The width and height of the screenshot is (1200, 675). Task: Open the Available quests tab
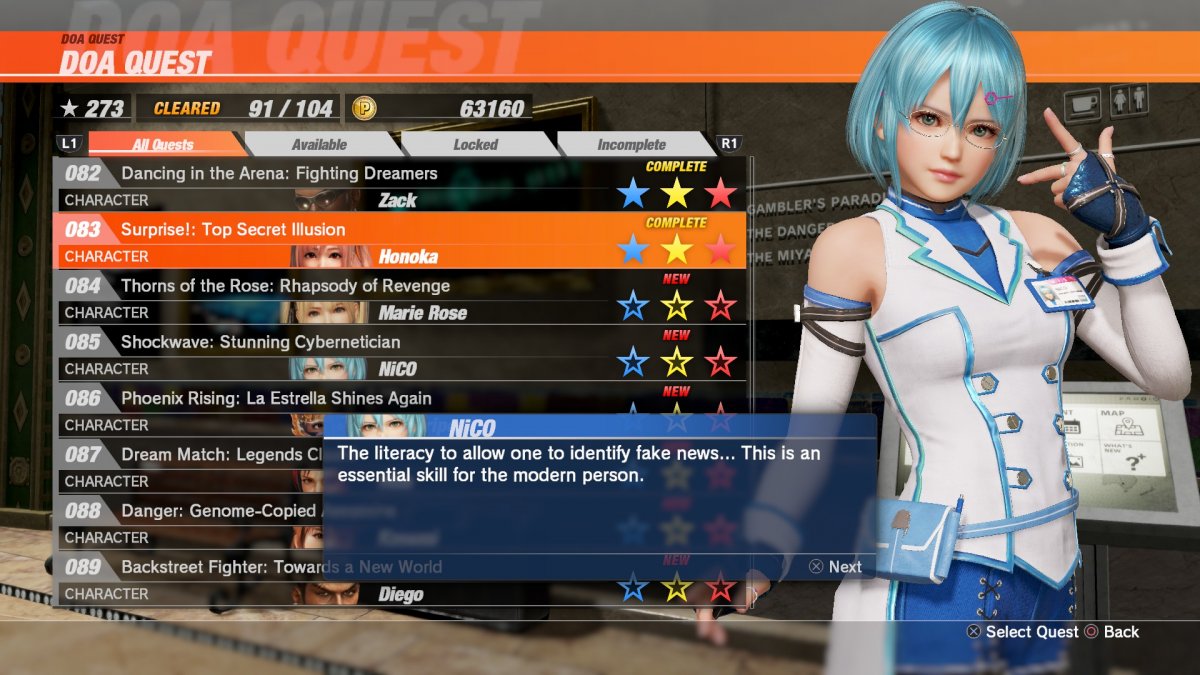319,145
